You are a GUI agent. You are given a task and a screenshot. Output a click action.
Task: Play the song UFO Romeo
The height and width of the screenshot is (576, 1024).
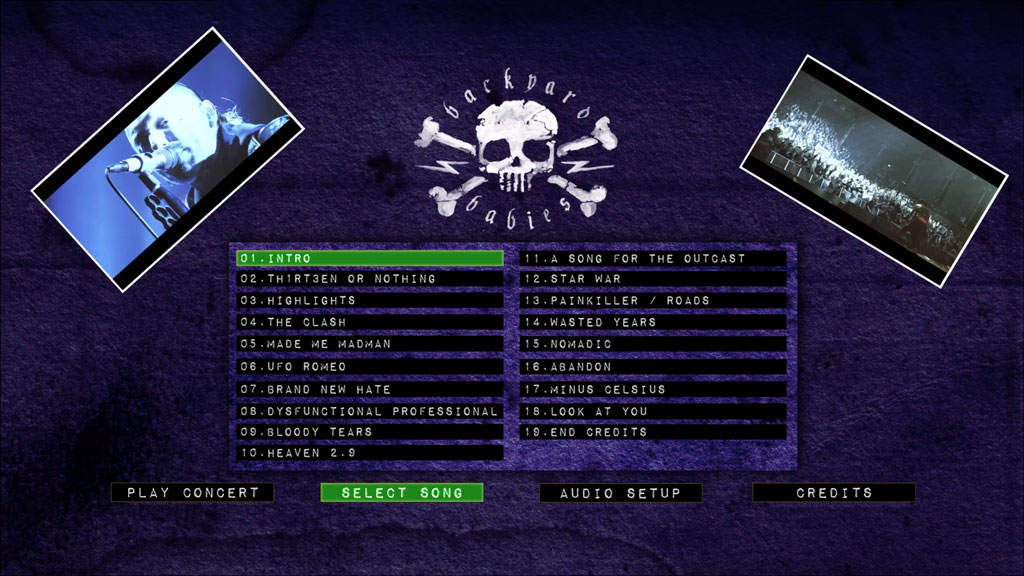[x=369, y=367]
